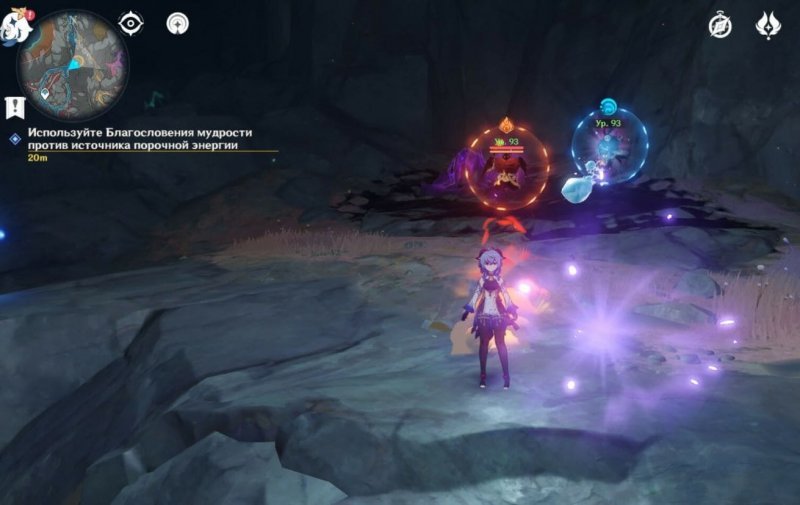Open the quest log bookmark icon
Screen dimensions: 800x505
14,106
